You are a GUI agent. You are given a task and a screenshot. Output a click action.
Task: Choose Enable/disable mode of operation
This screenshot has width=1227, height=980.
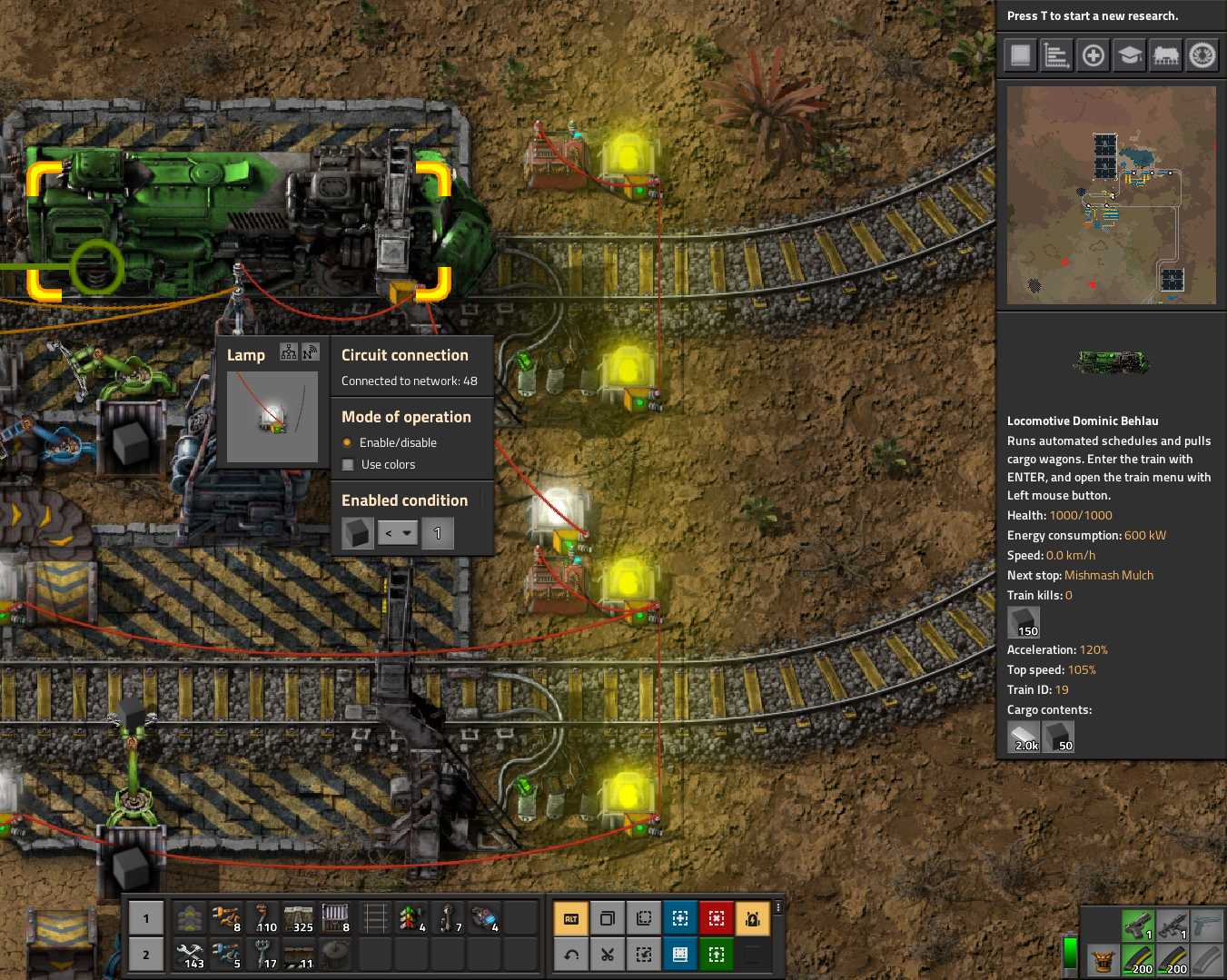[x=347, y=443]
